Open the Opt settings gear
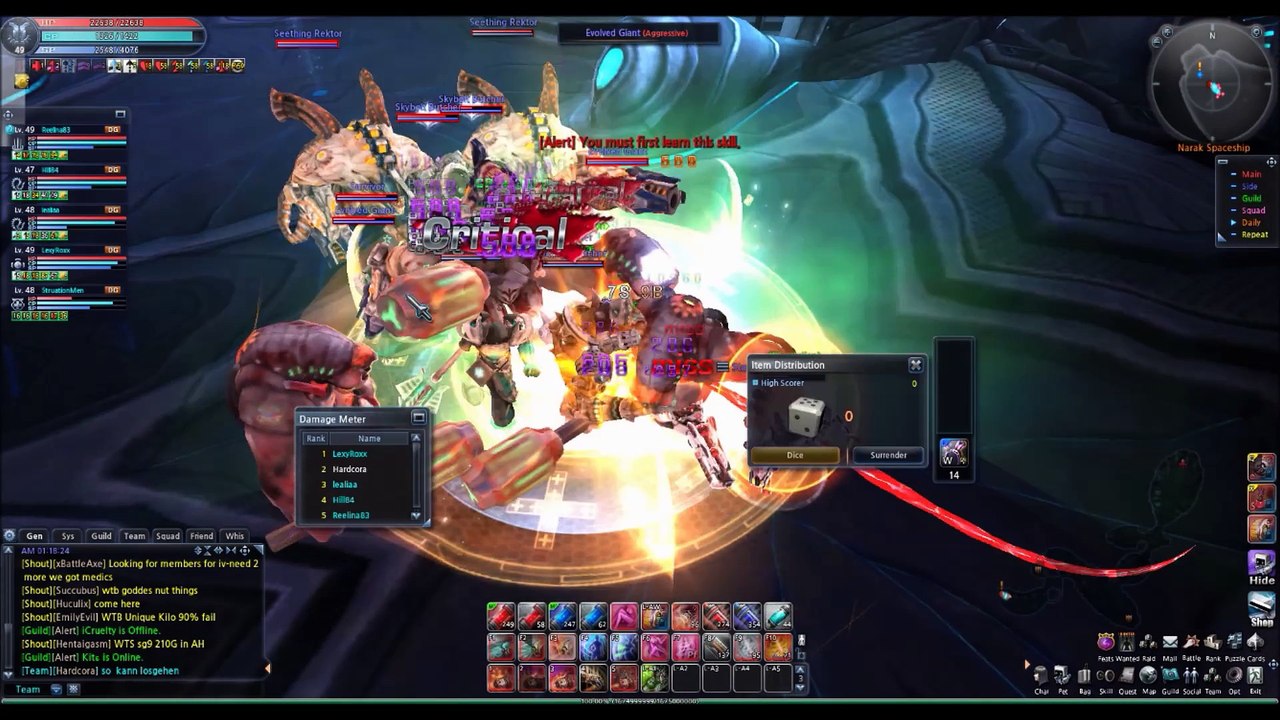Image resolution: width=1280 pixels, height=720 pixels. pos(1234,677)
